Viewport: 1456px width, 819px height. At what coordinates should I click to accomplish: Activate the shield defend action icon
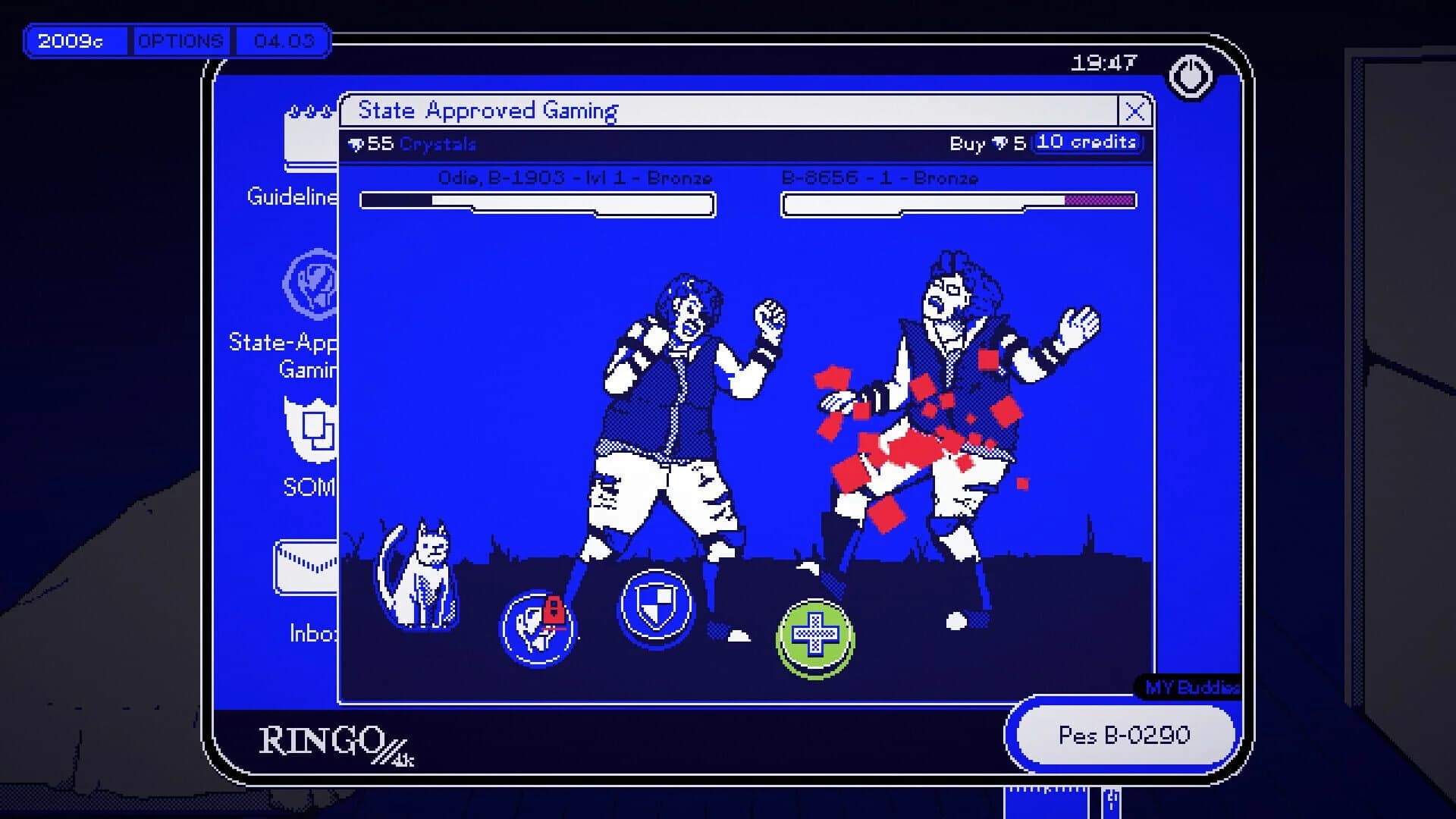coord(658,607)
